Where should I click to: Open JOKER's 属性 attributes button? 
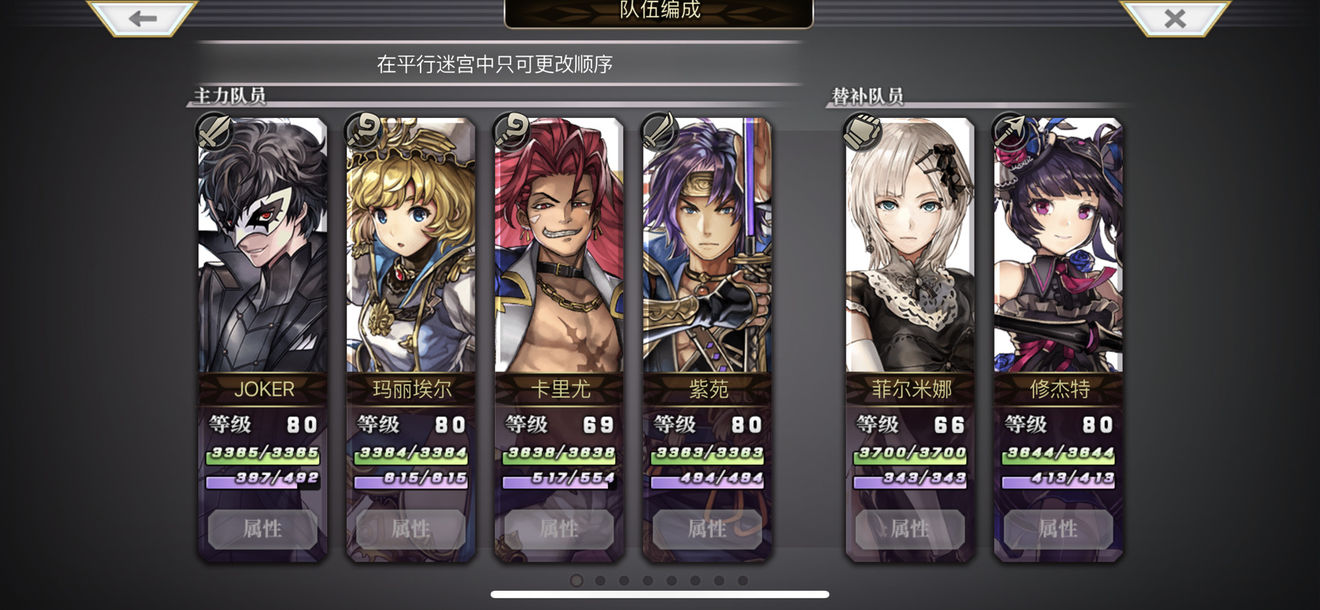[263, 529]
